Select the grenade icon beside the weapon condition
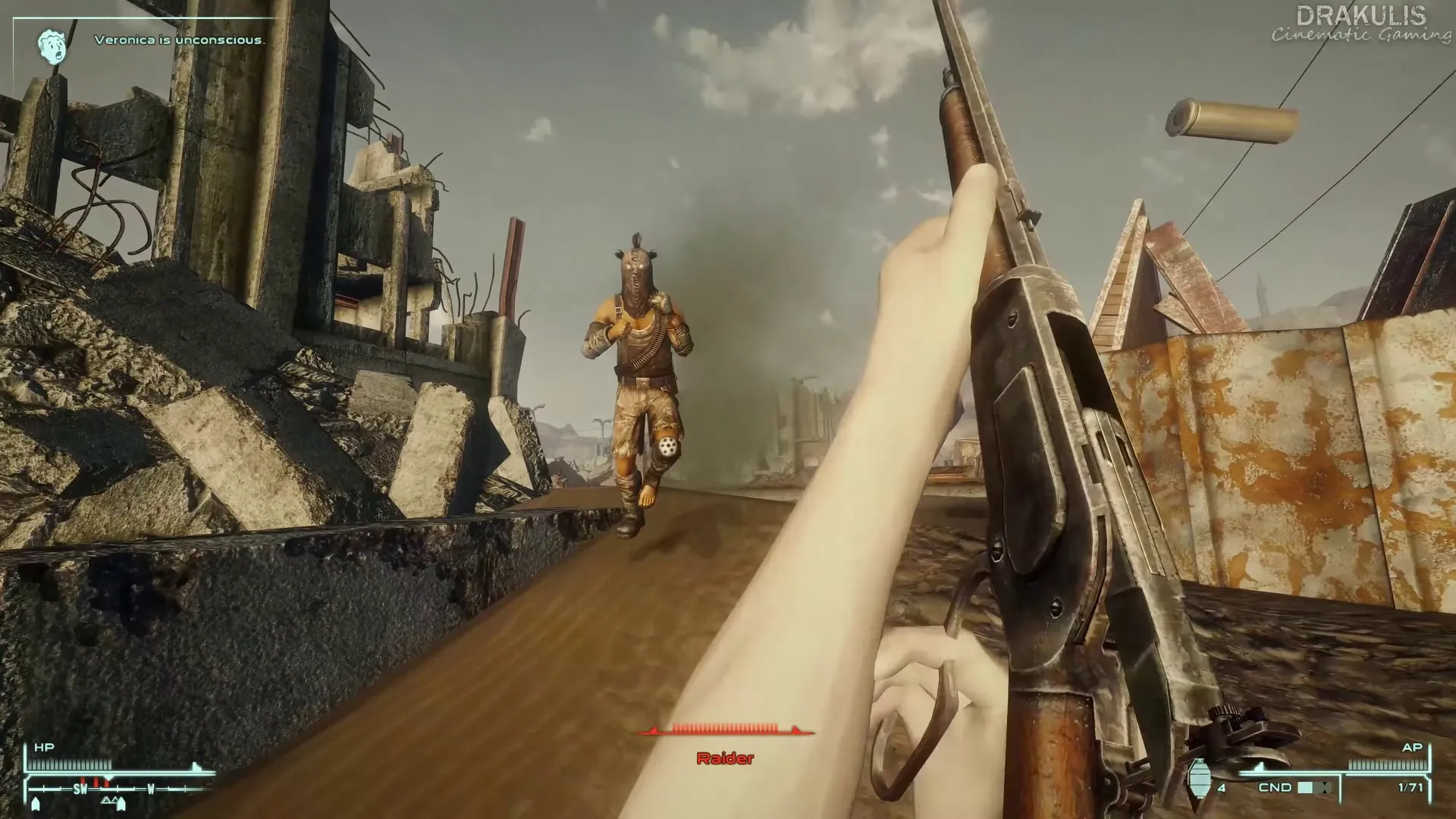The width and height of the screenshot is (1456, 819). 1199,777
